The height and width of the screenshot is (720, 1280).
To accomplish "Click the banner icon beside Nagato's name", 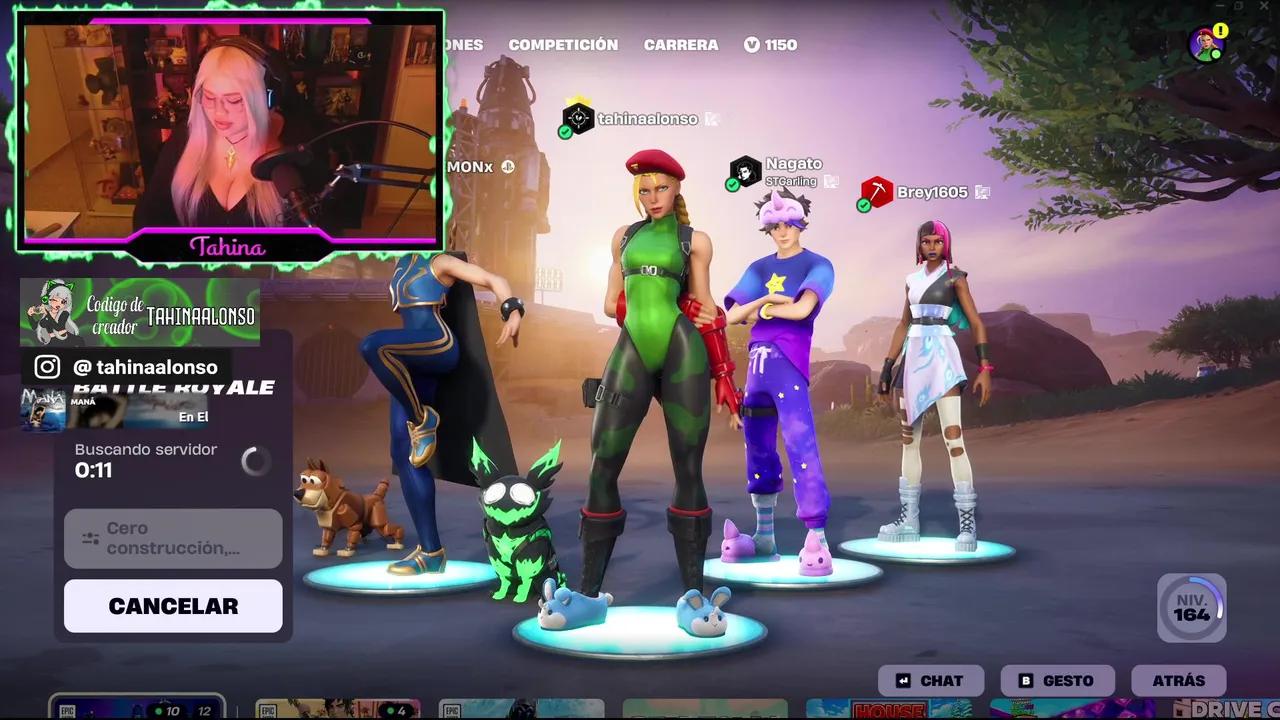I will pyautogui.click(x=832, y=181).
